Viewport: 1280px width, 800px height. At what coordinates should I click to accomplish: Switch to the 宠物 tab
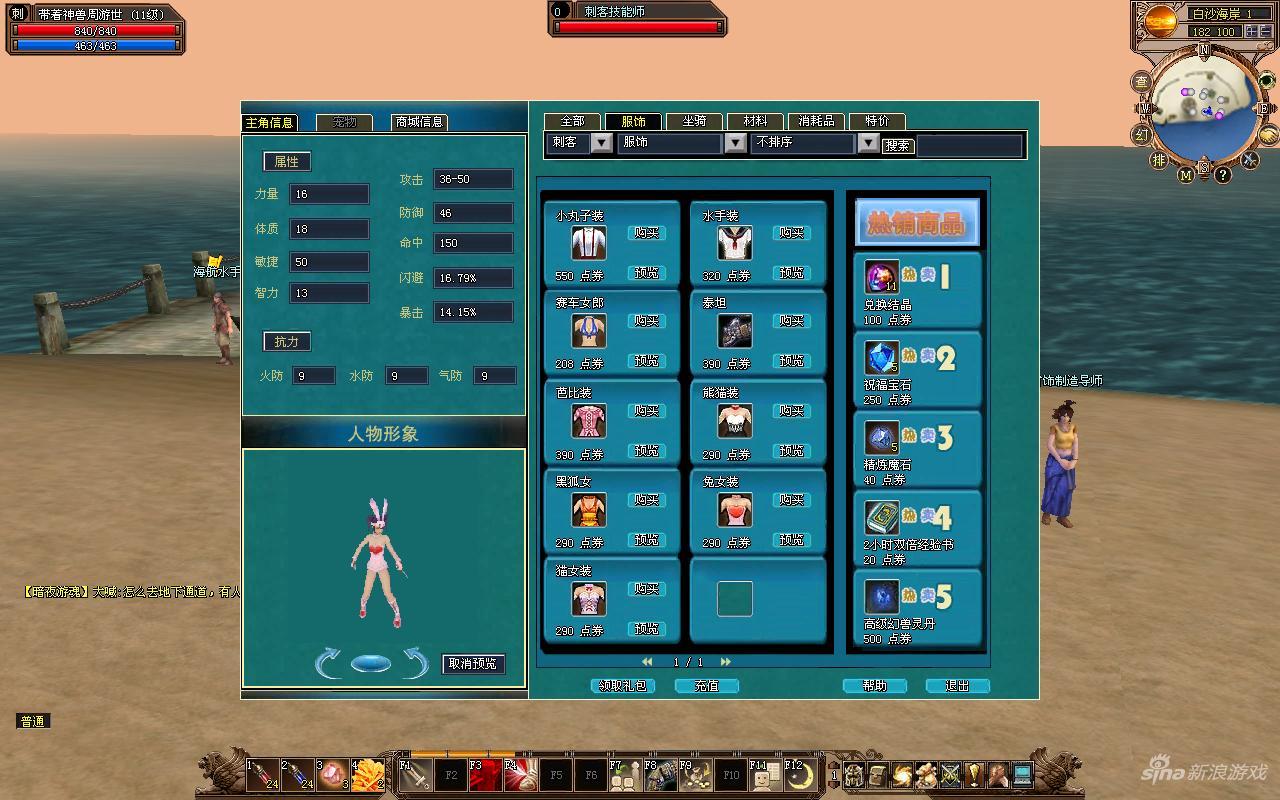[x=344, y=122]
